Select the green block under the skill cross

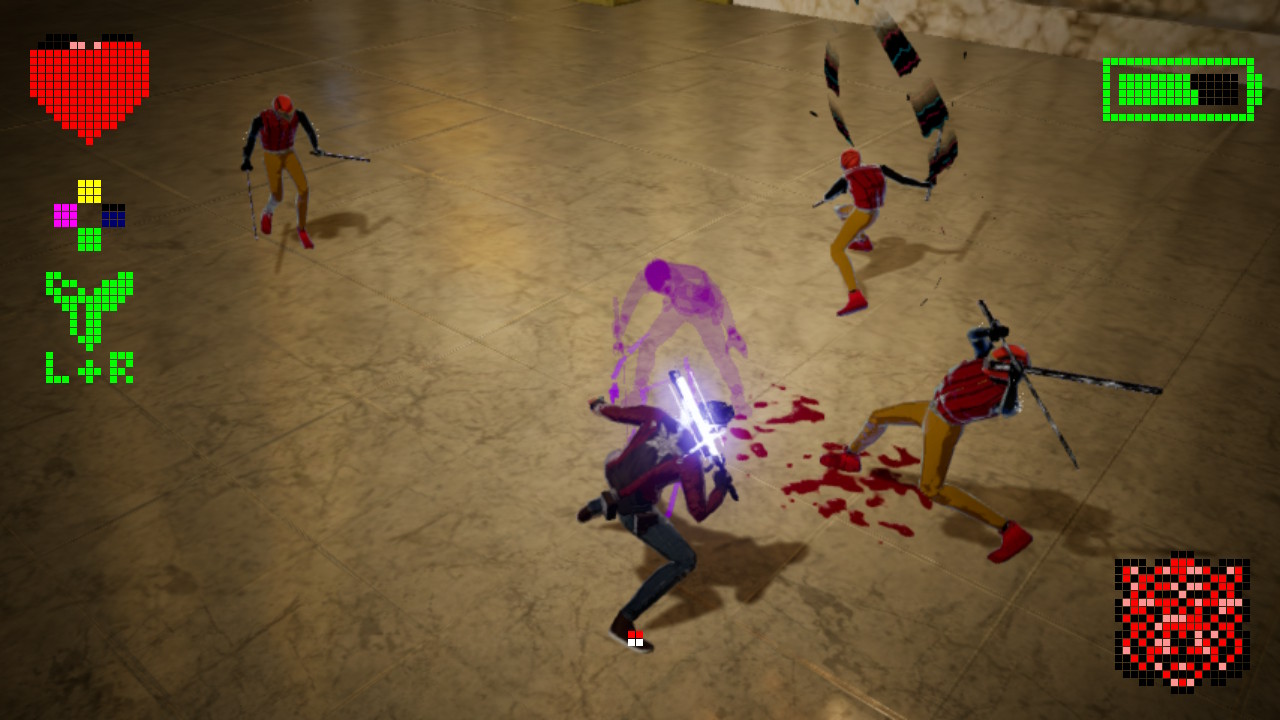click(87, 239)
